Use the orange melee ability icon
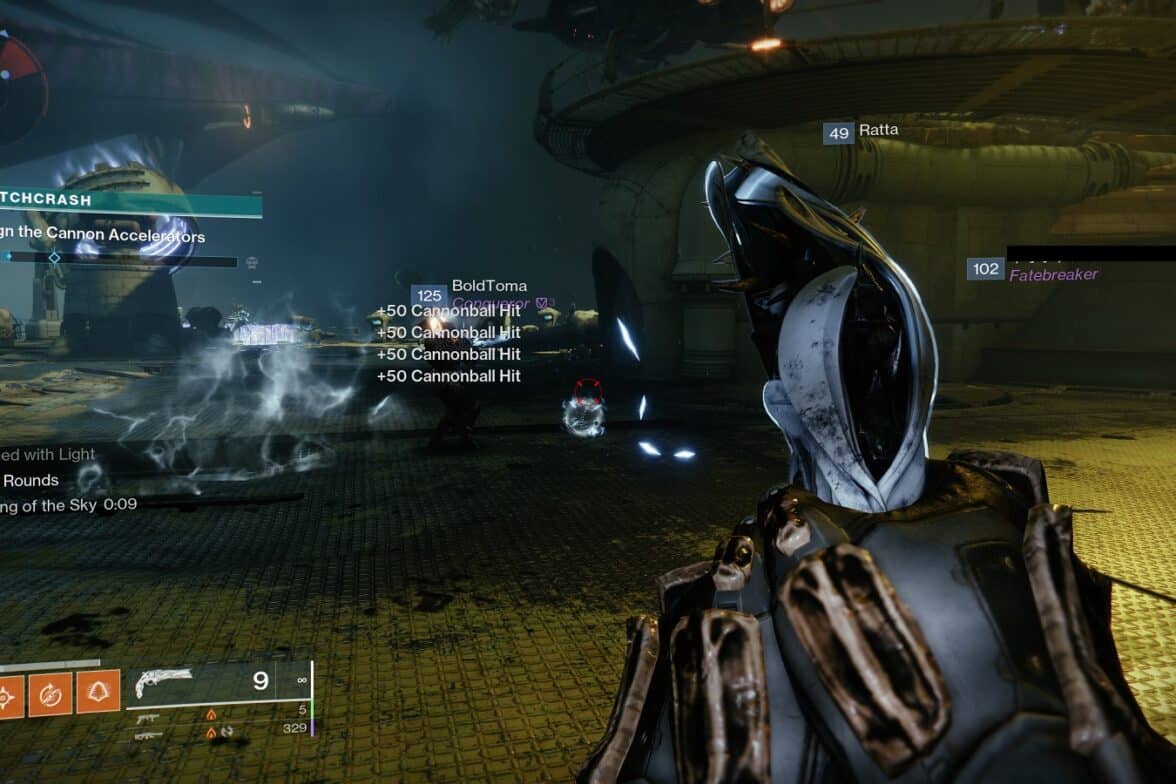 (52, 693)
